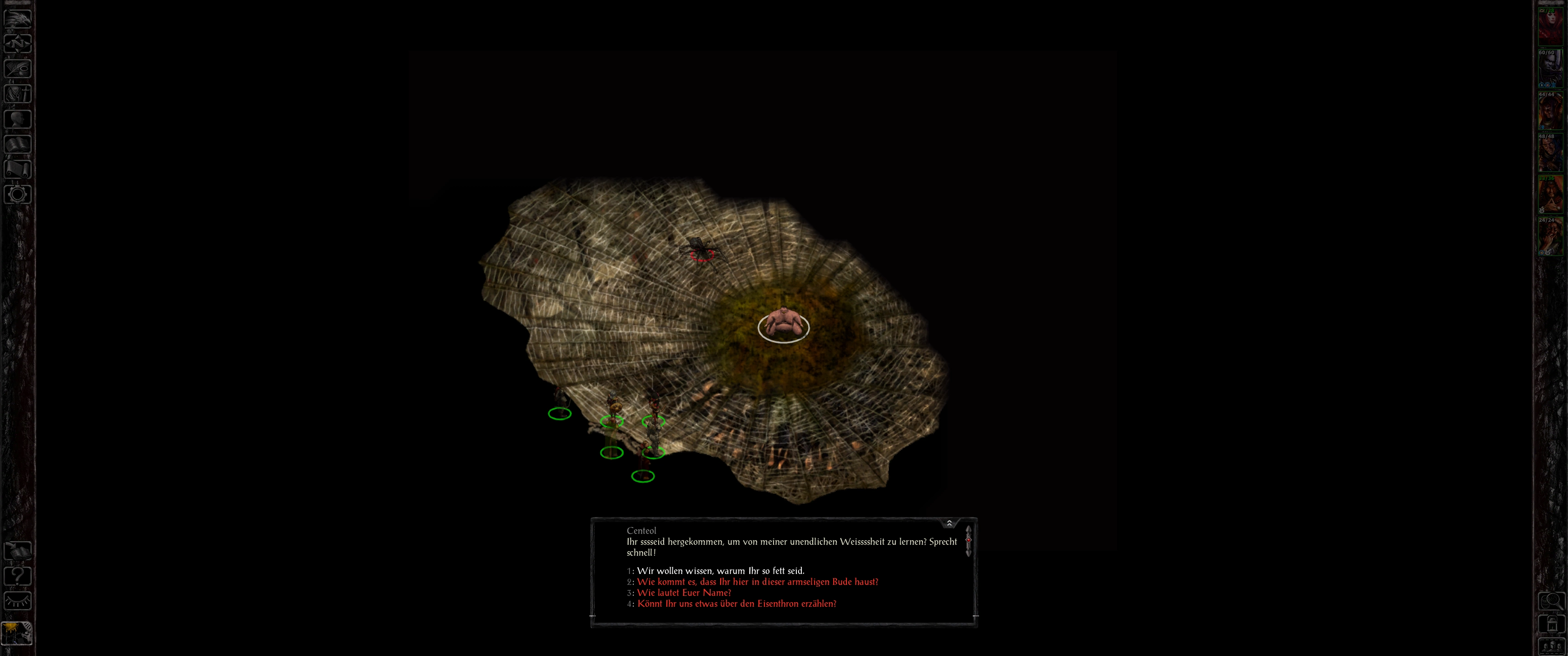Show the character record with the head button
Screen dimensions: 1568x656
coord(18,118)
